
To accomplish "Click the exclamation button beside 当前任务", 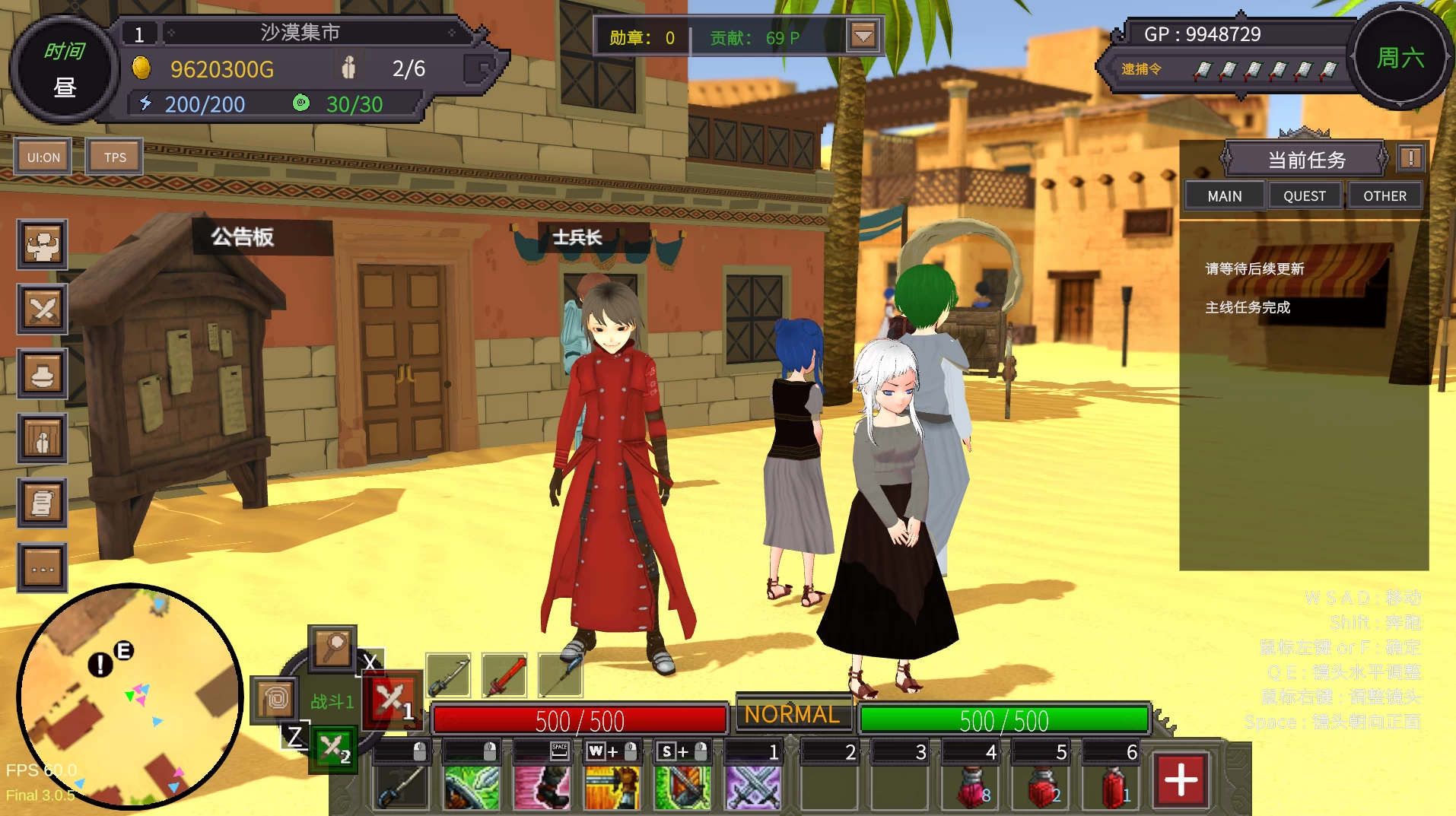I will click(x=1410, y=158).
